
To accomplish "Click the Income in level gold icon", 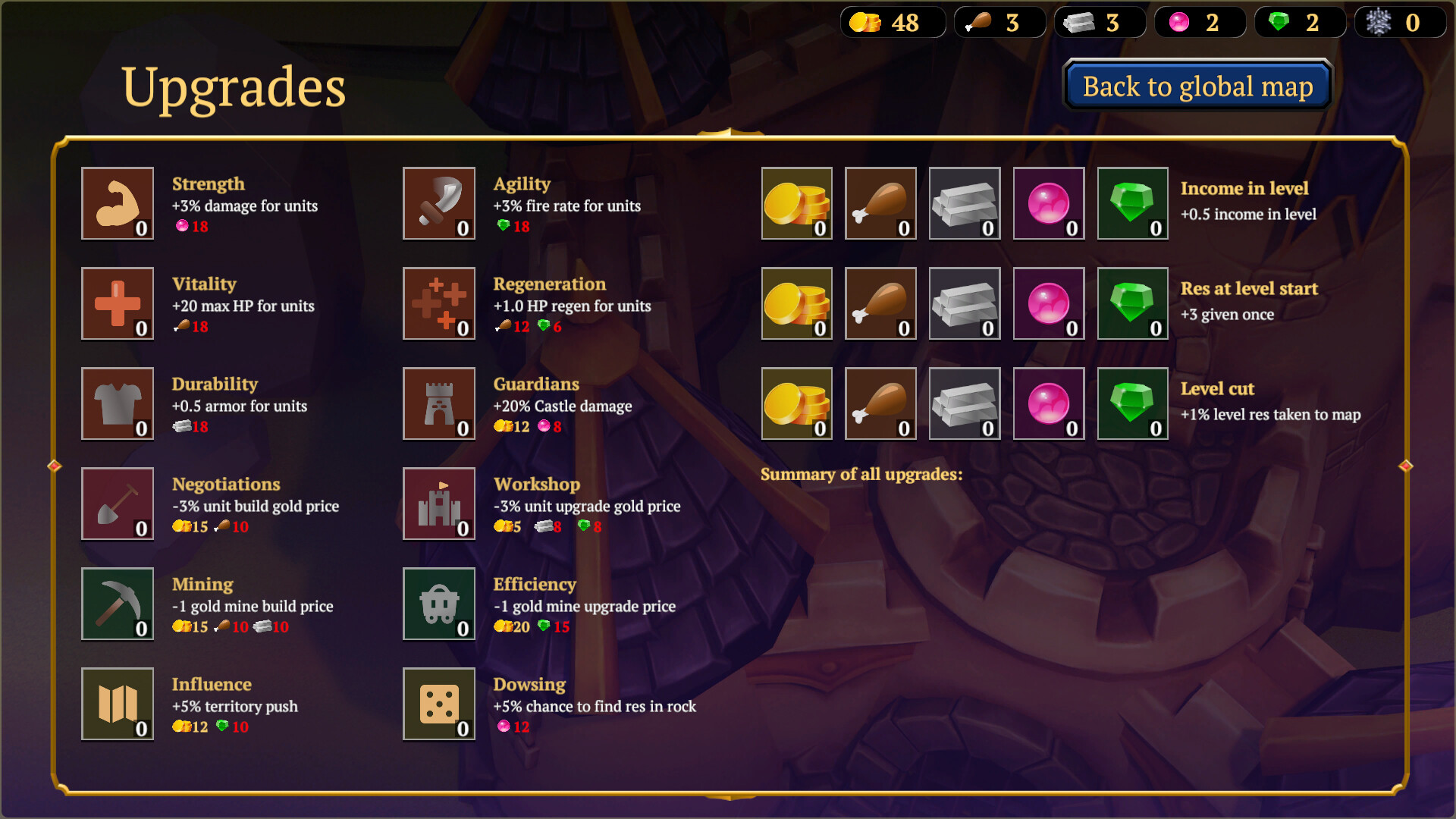I will (796, 203).
